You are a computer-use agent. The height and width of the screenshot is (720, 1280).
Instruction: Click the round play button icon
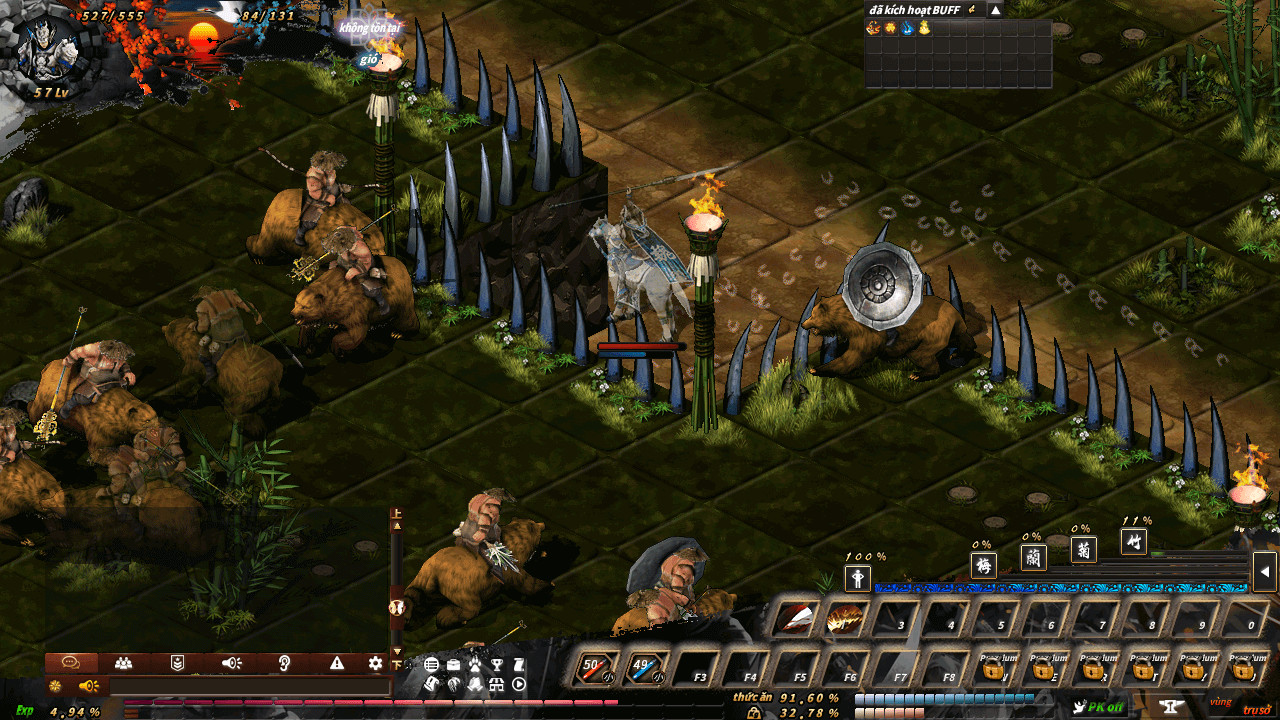[519, 685]
